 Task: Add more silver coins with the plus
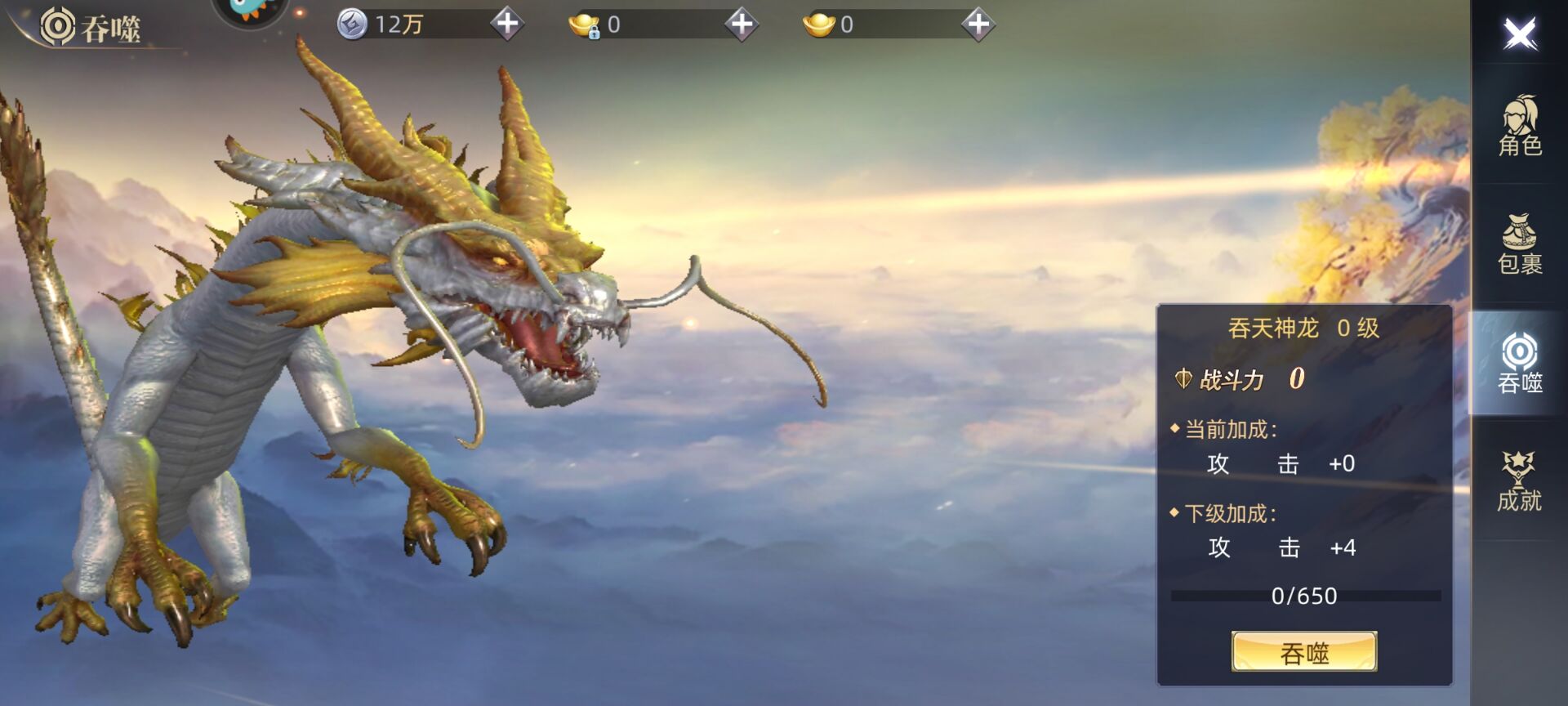click(x=507, y=24)
